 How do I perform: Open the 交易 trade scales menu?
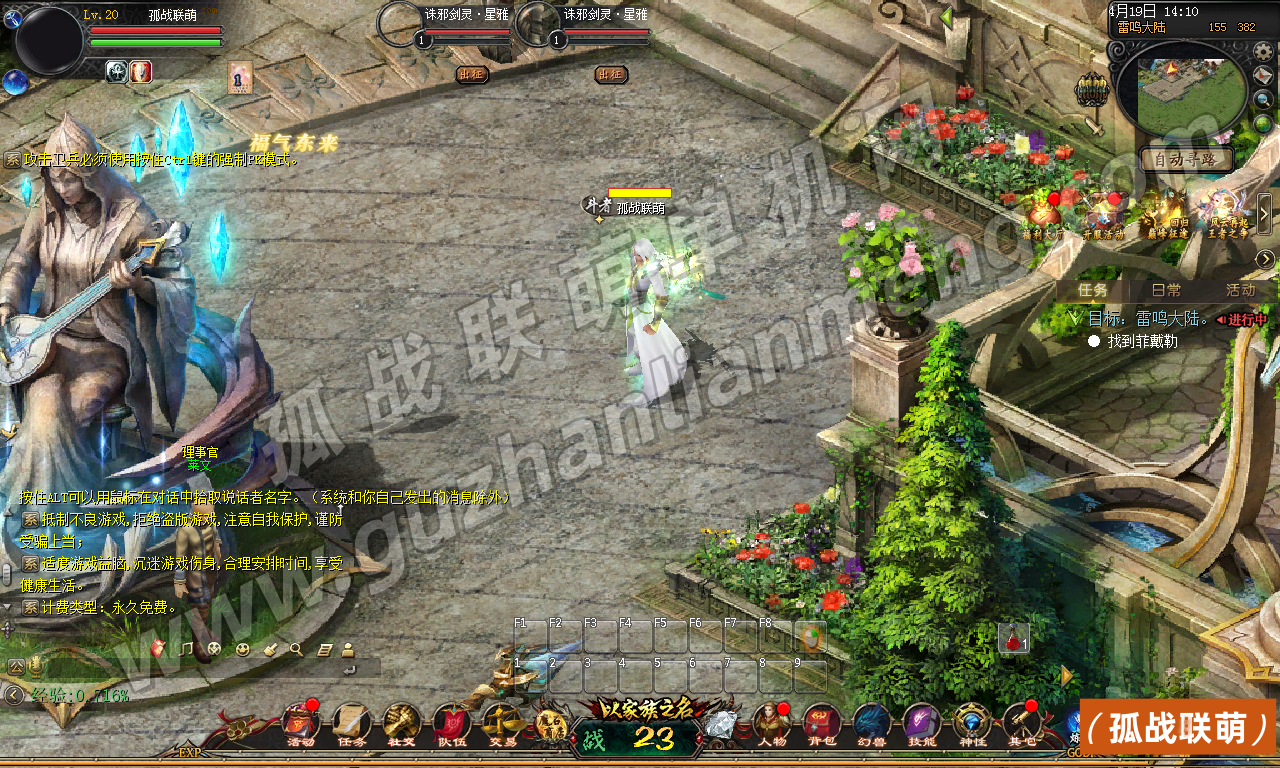tap(502, 724)
